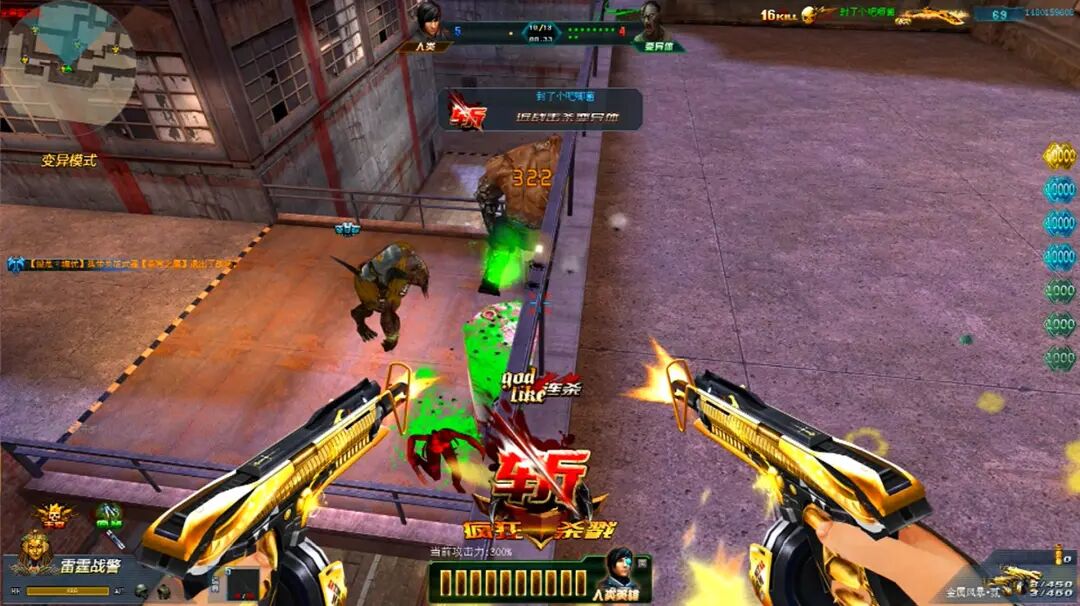
Task: Click the gold 10000 score badge
Action: coord(1059,156)
